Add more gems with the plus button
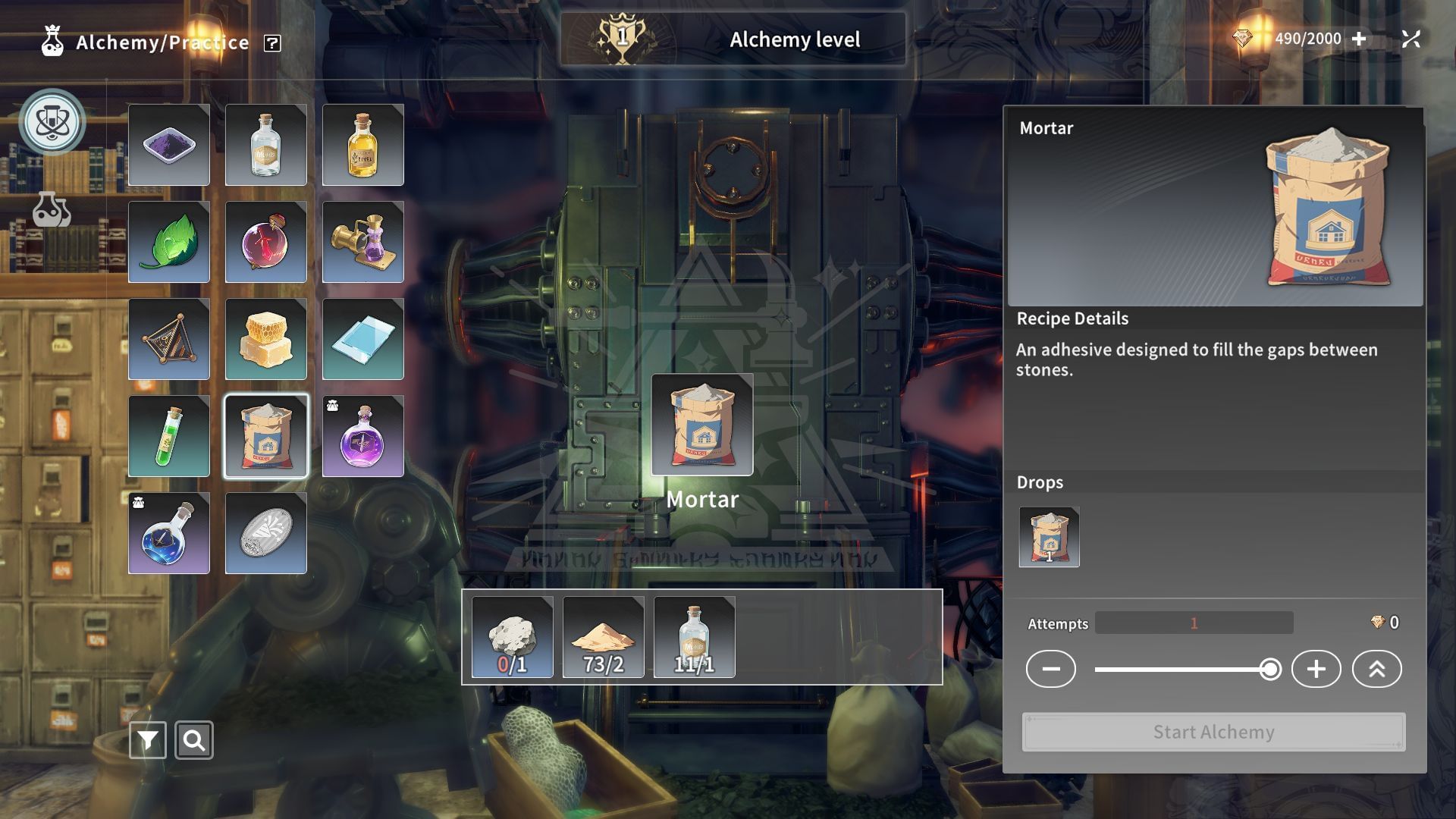The height and width of the screenshot is (819, 1456). tap(1359, 39)
